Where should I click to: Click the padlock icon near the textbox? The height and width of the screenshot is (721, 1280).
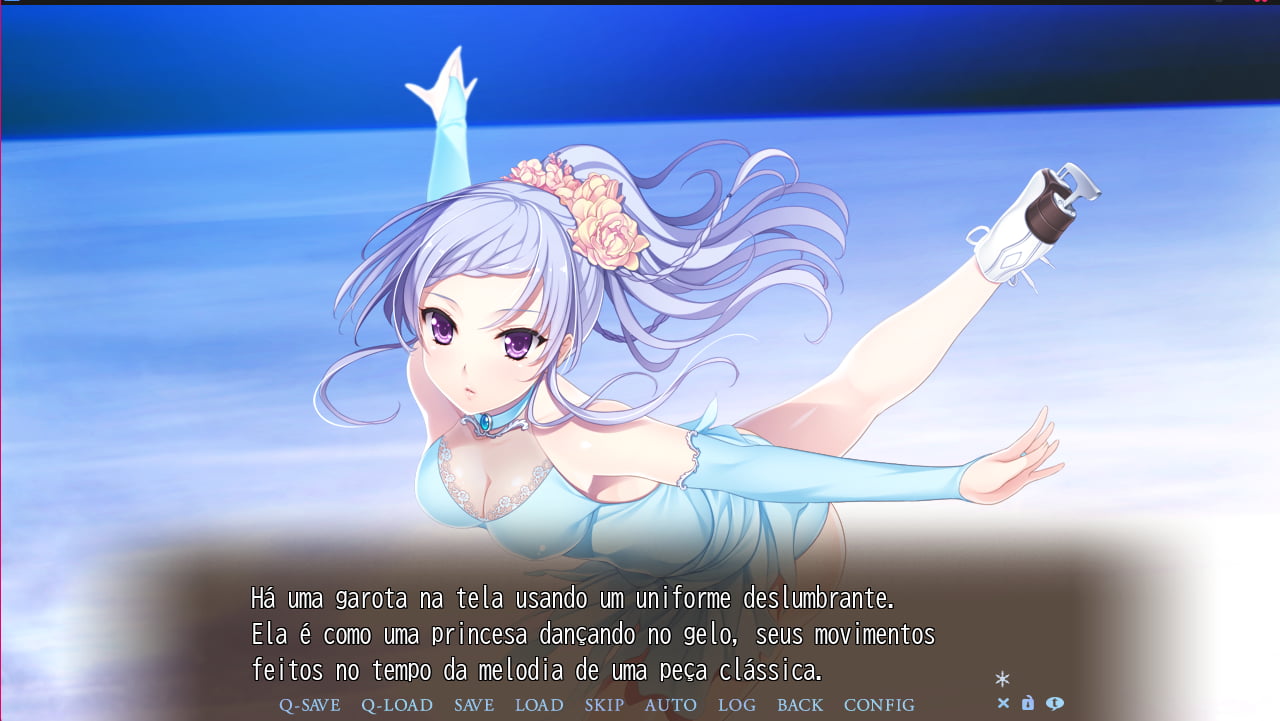coord(1026,705)
